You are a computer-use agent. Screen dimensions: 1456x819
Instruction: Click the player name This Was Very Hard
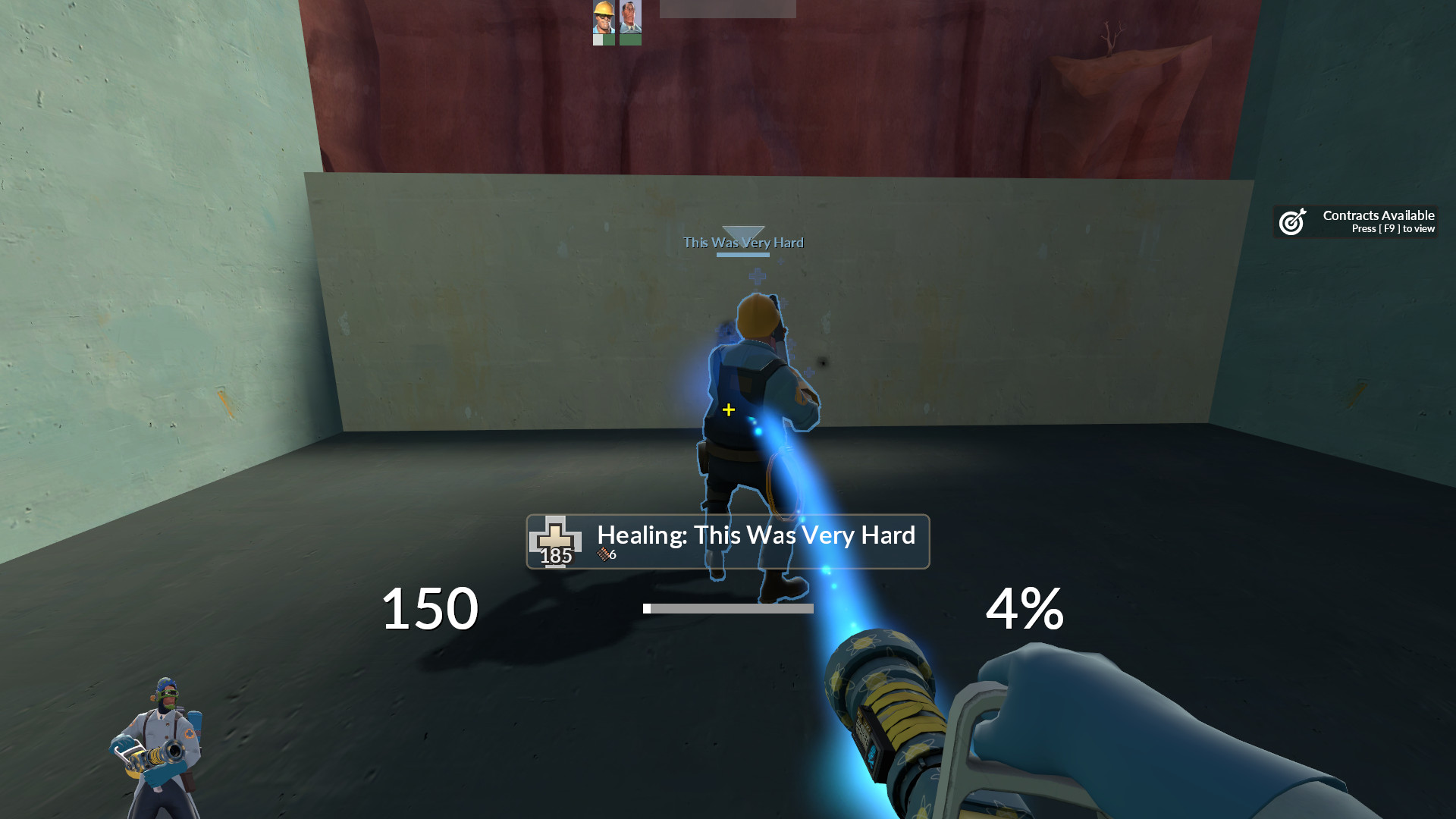click(x=743, y=243)
